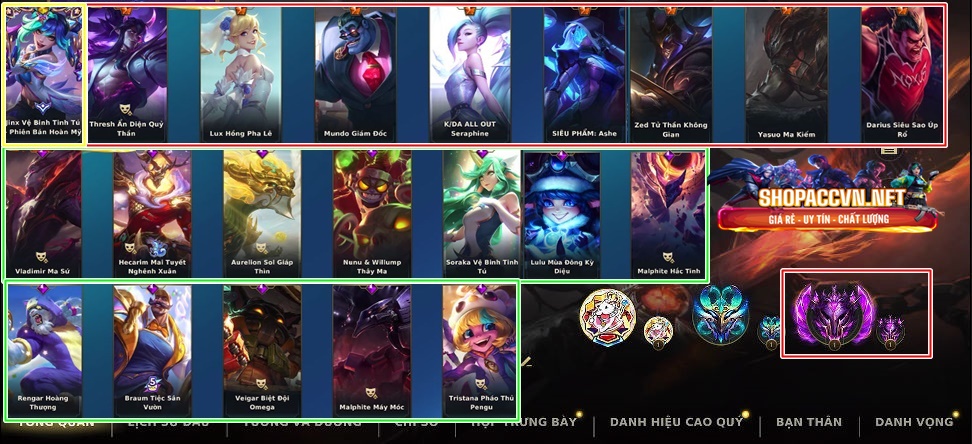View the Zed Tử Thần Không Gian skin
The width and height of the screenshot is (972, 444).
click(670, 75)
